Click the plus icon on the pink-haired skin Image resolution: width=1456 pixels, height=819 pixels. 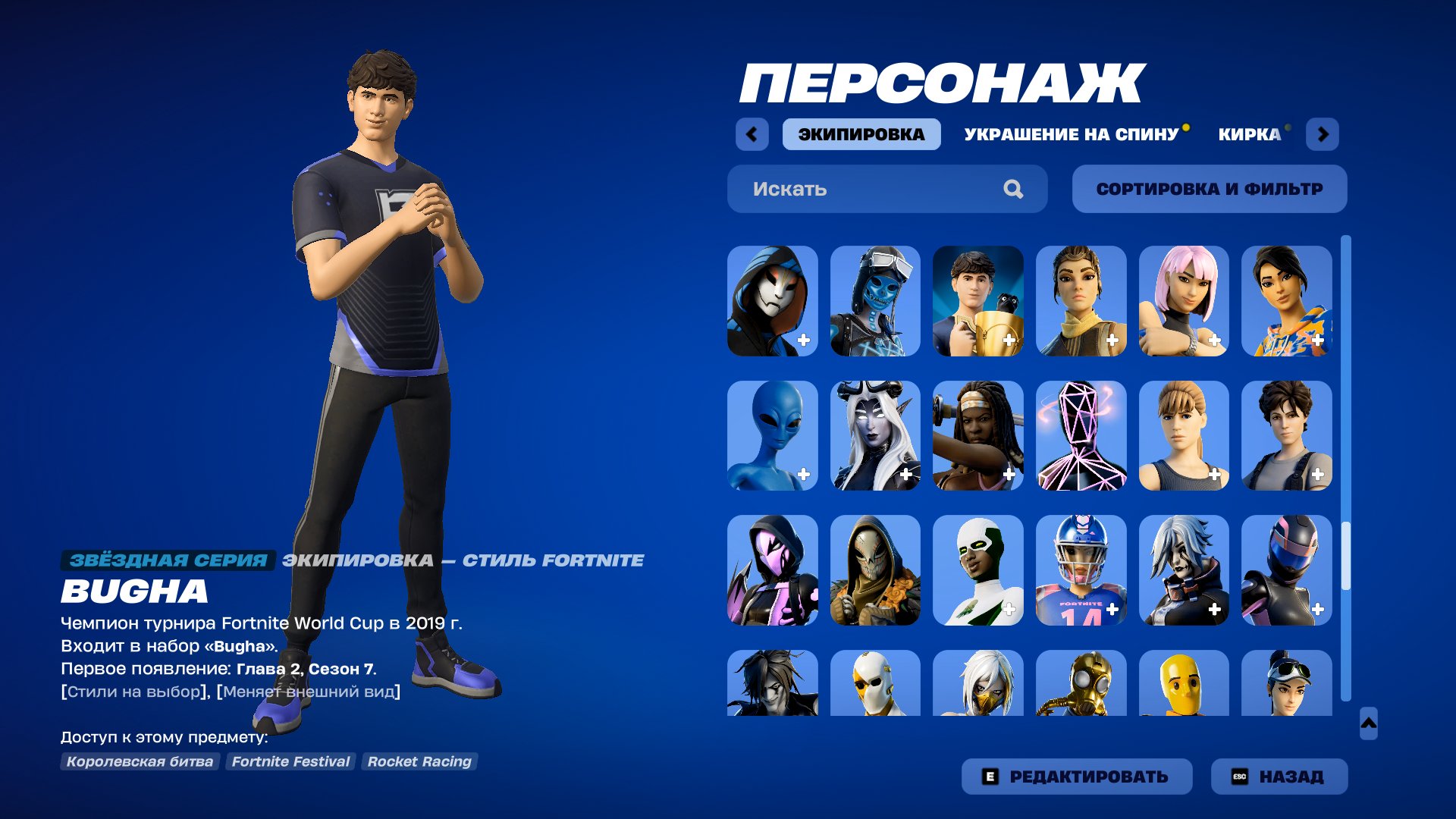coord(1216,341)
